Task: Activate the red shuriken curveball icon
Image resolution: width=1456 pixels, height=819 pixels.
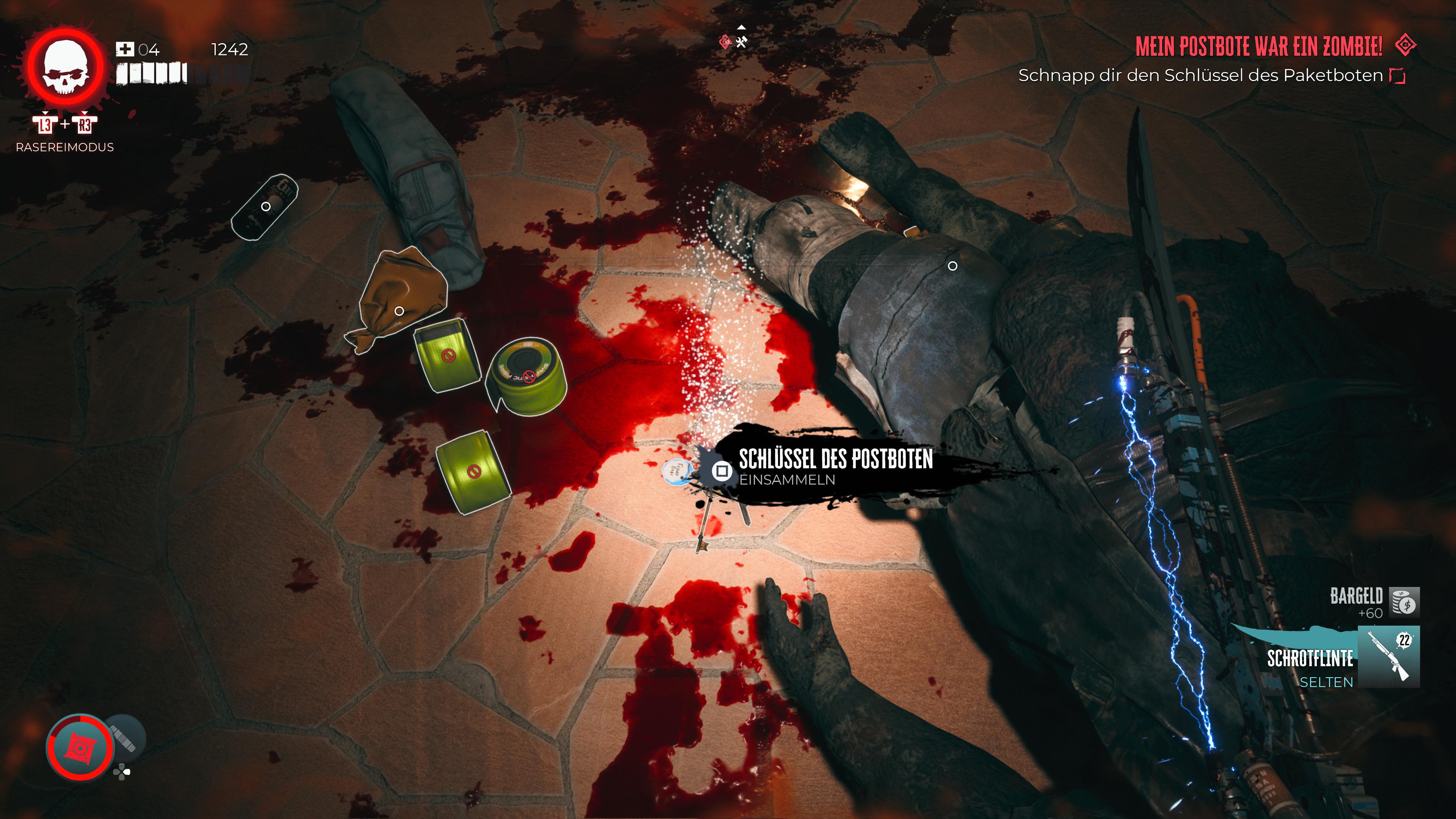Action: [x=80, y=747]
